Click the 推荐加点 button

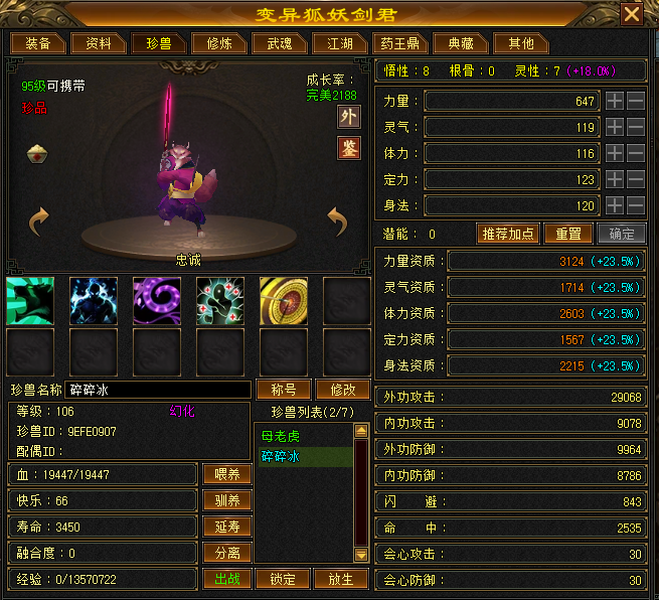click(509, 234)
